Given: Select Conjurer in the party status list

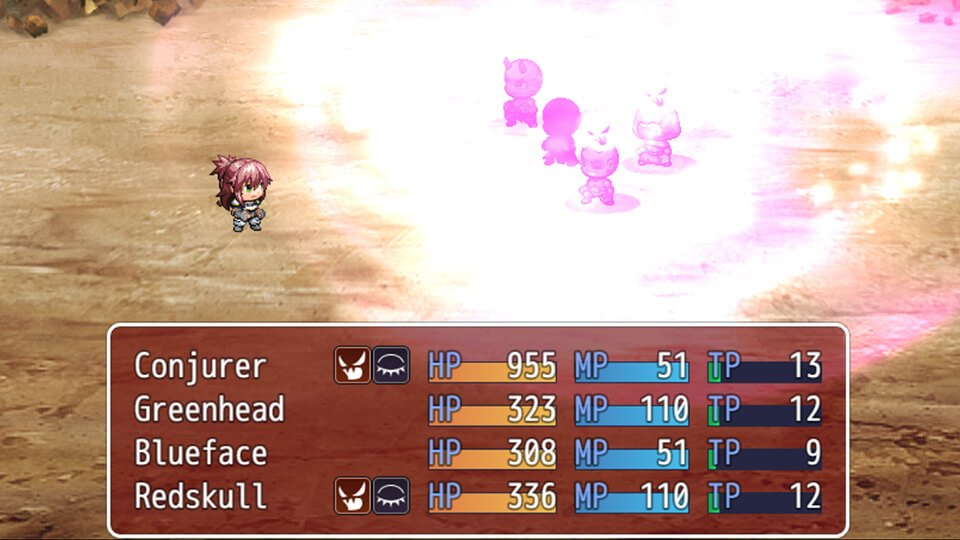Looking at the screenshot, I should point(201,366).
